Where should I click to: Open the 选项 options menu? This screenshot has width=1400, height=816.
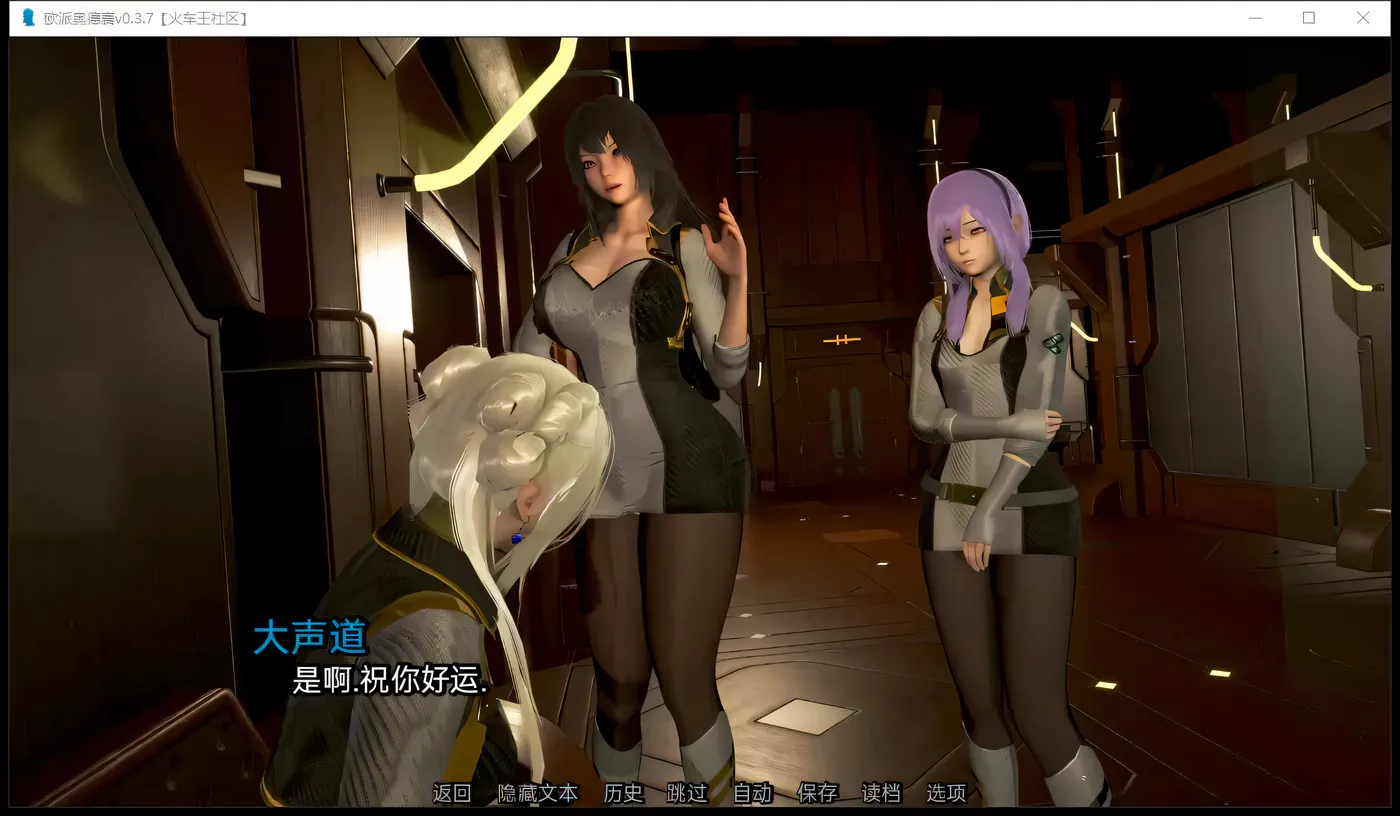pos(945,793)
